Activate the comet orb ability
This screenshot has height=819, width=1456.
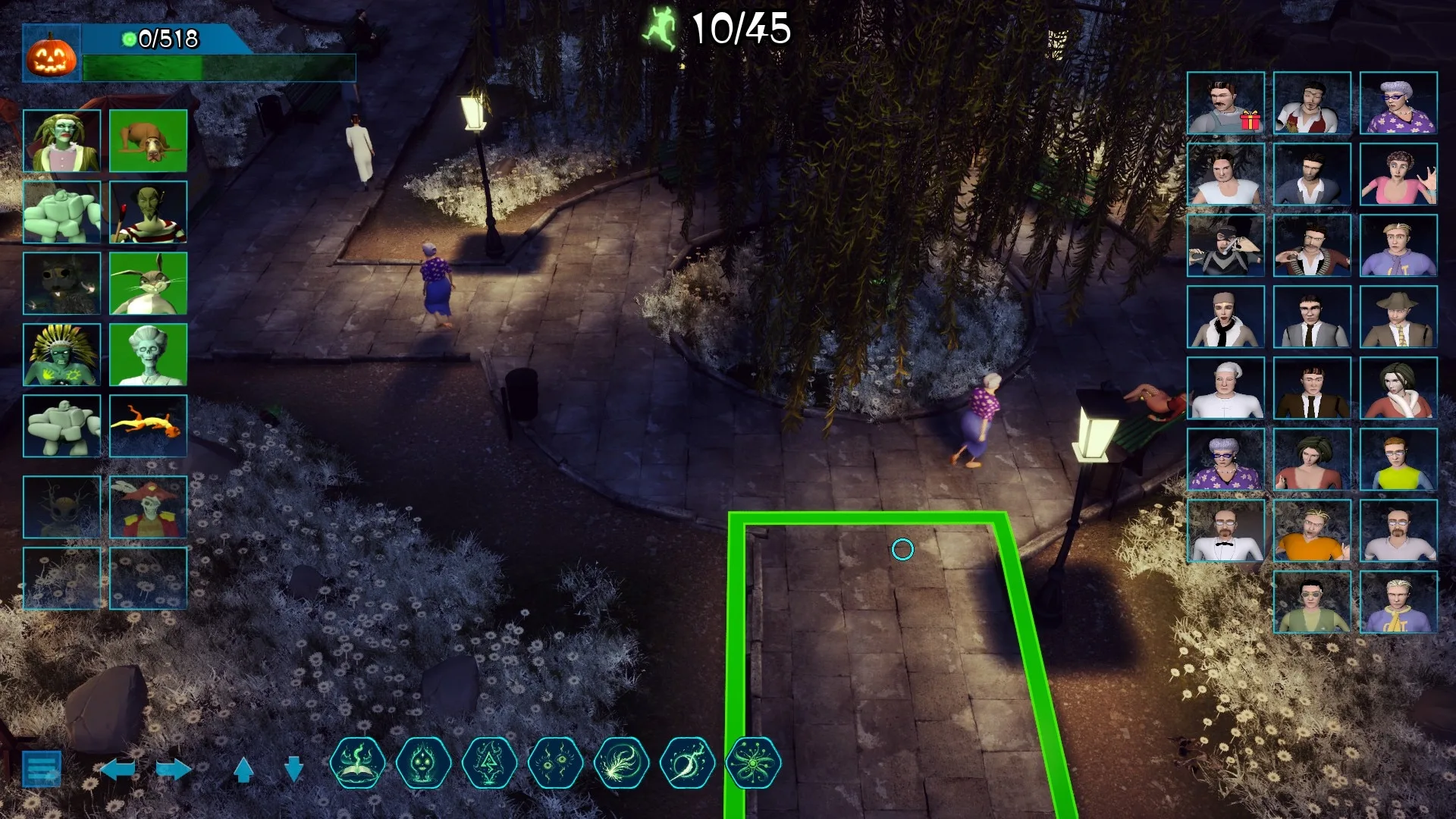click(x=688, y=763)
